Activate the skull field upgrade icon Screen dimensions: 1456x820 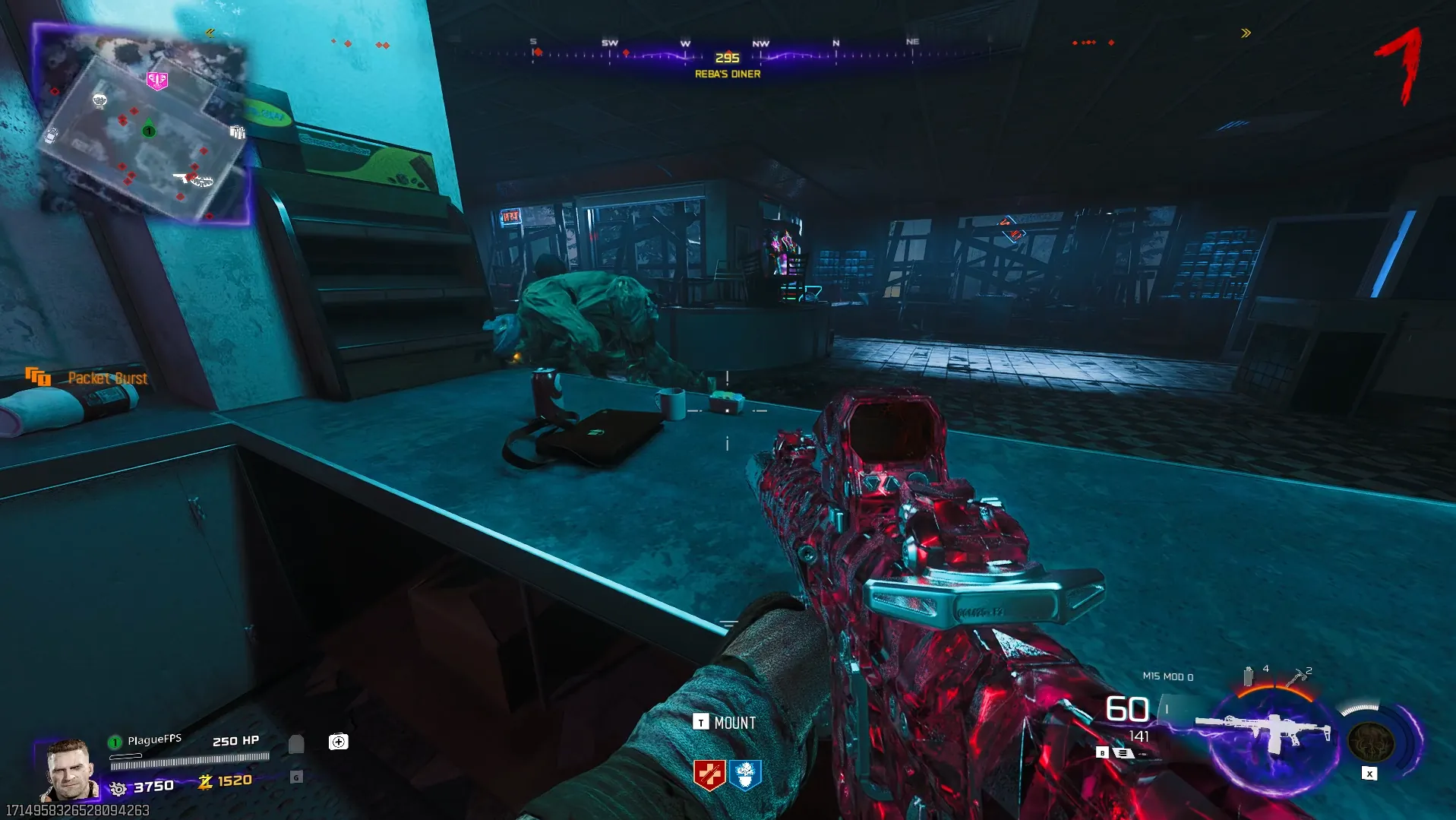pyautogui.click(x=1370, y=741)
